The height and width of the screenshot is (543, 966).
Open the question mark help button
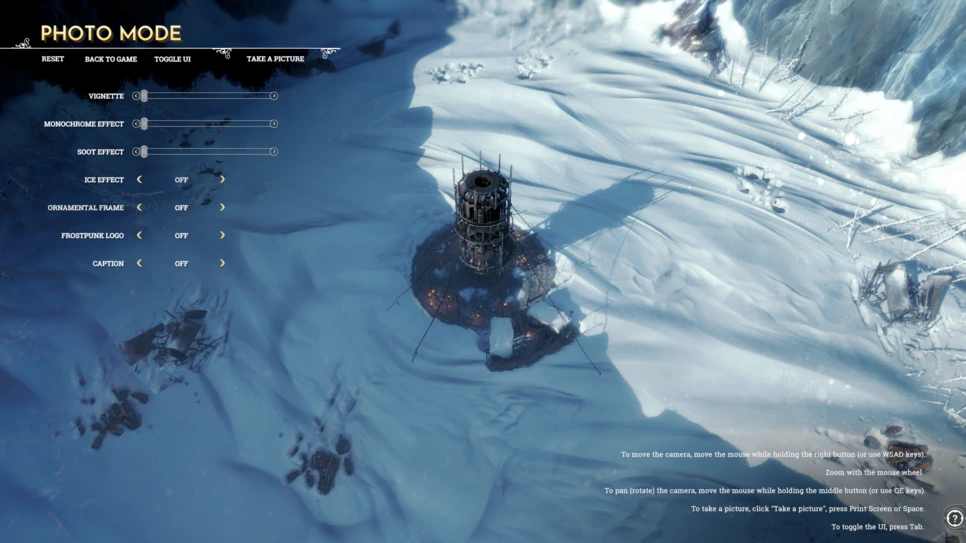tap(954, 519)
